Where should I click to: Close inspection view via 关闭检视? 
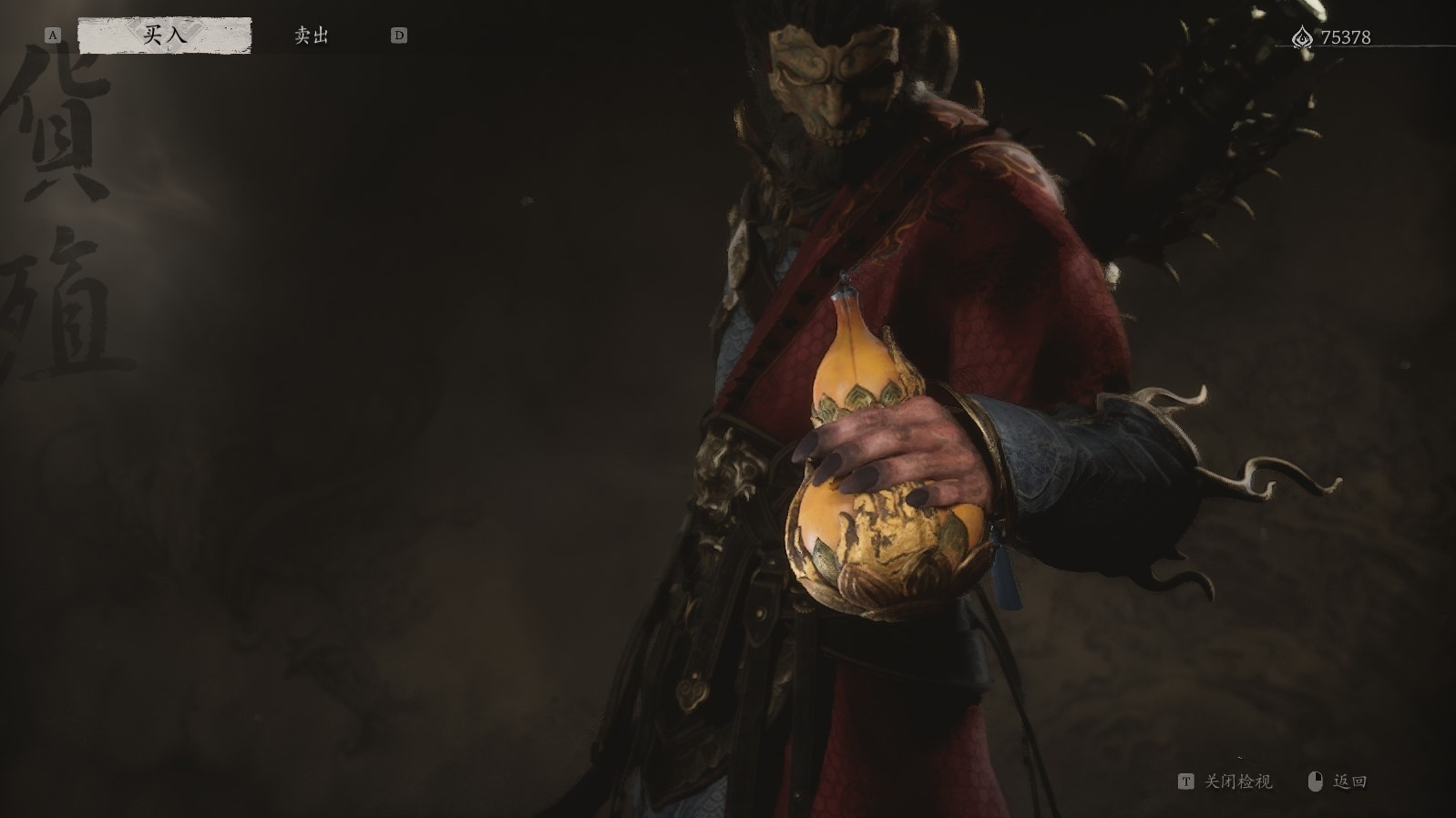click(x=1226, y=782)
